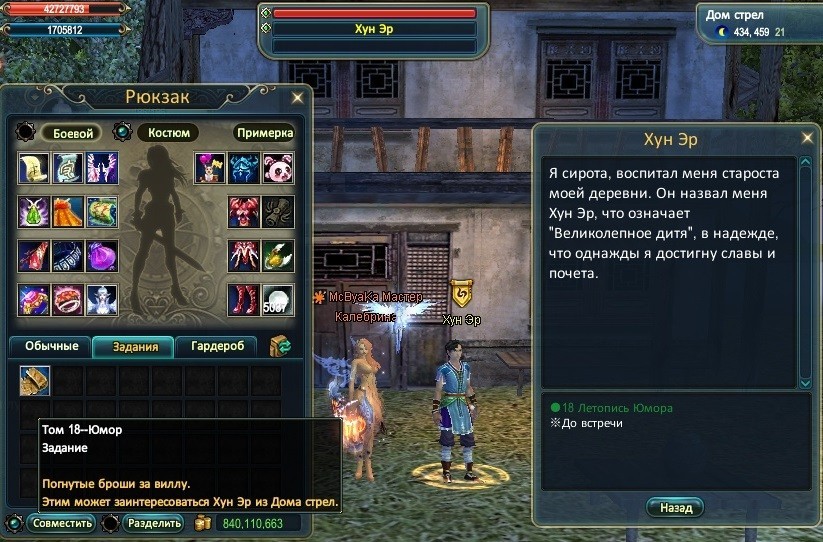This screenshot has height=542, width=823.
Task: Open the Задания quest items tab
Action: 135,347
